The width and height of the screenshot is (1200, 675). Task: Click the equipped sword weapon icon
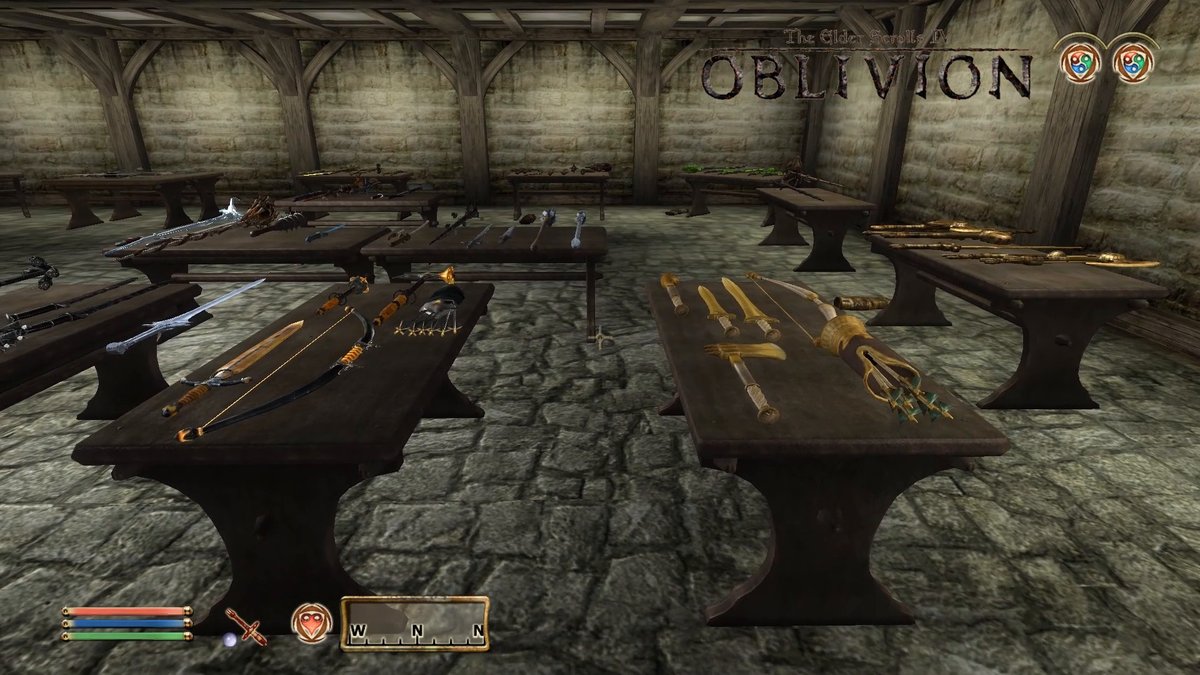(x=246, y=626)
